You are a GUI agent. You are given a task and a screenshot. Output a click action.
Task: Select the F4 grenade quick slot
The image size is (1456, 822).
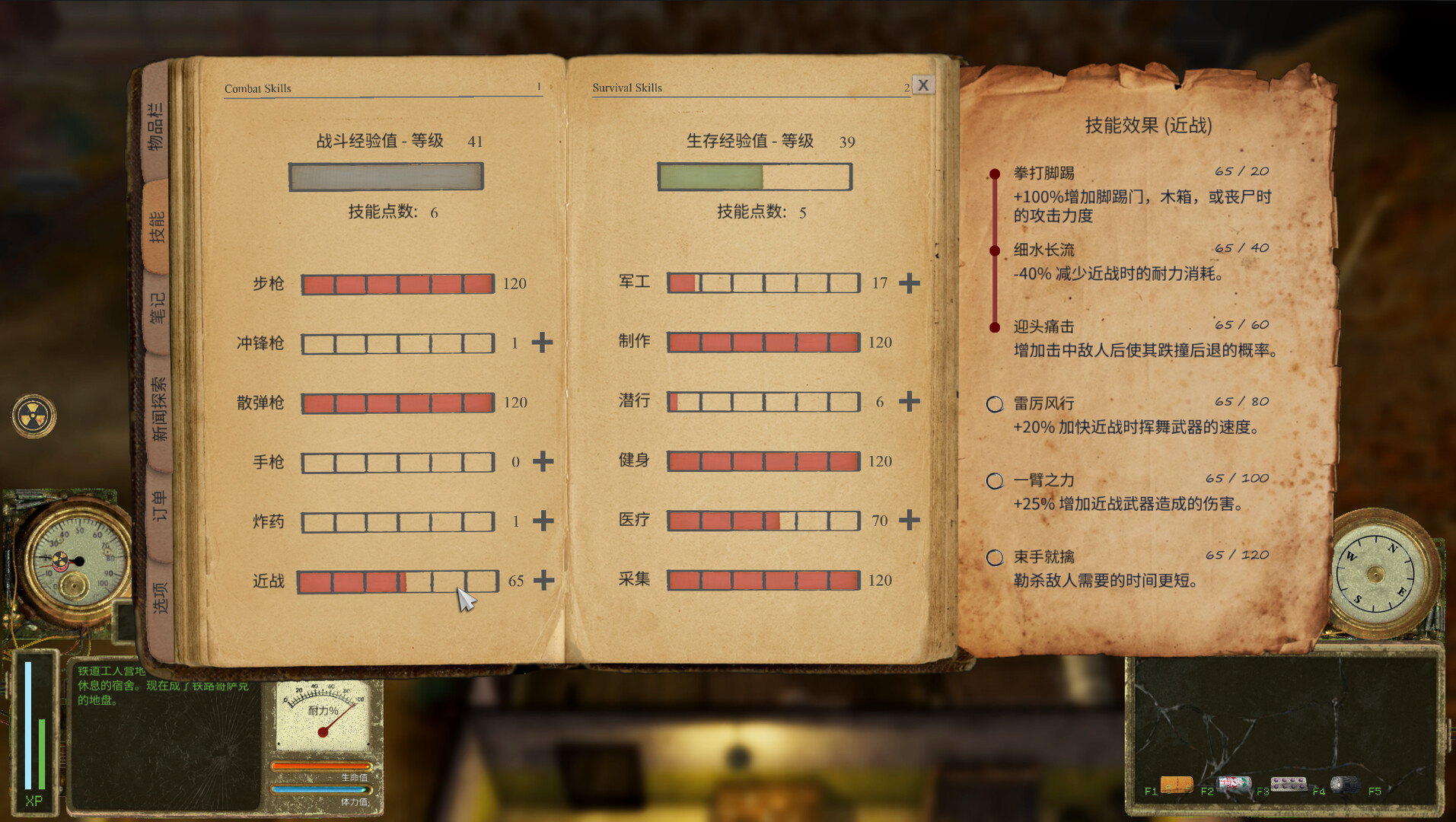point(1346,783)
